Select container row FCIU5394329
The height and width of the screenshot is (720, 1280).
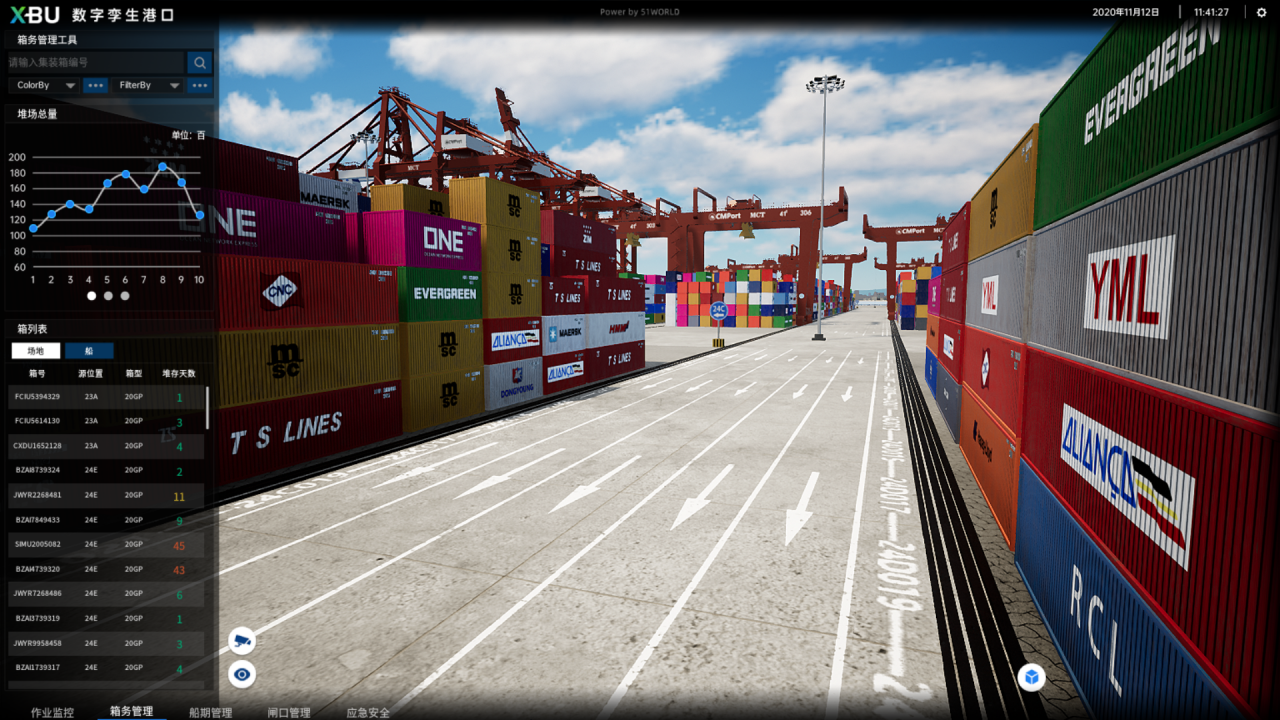pyautogui.click(x=106, y=397)
